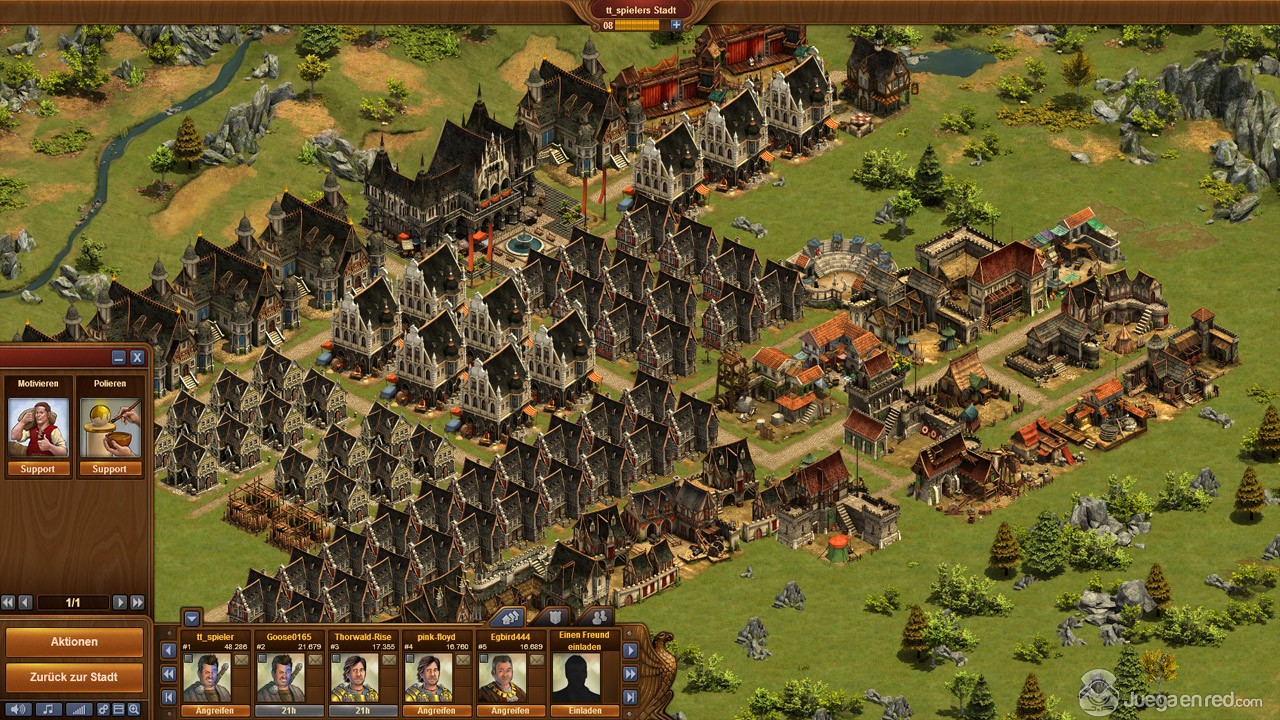Minimize the support actions panel
Screen dimensions: 1280x720
click(x=119, y=357)
